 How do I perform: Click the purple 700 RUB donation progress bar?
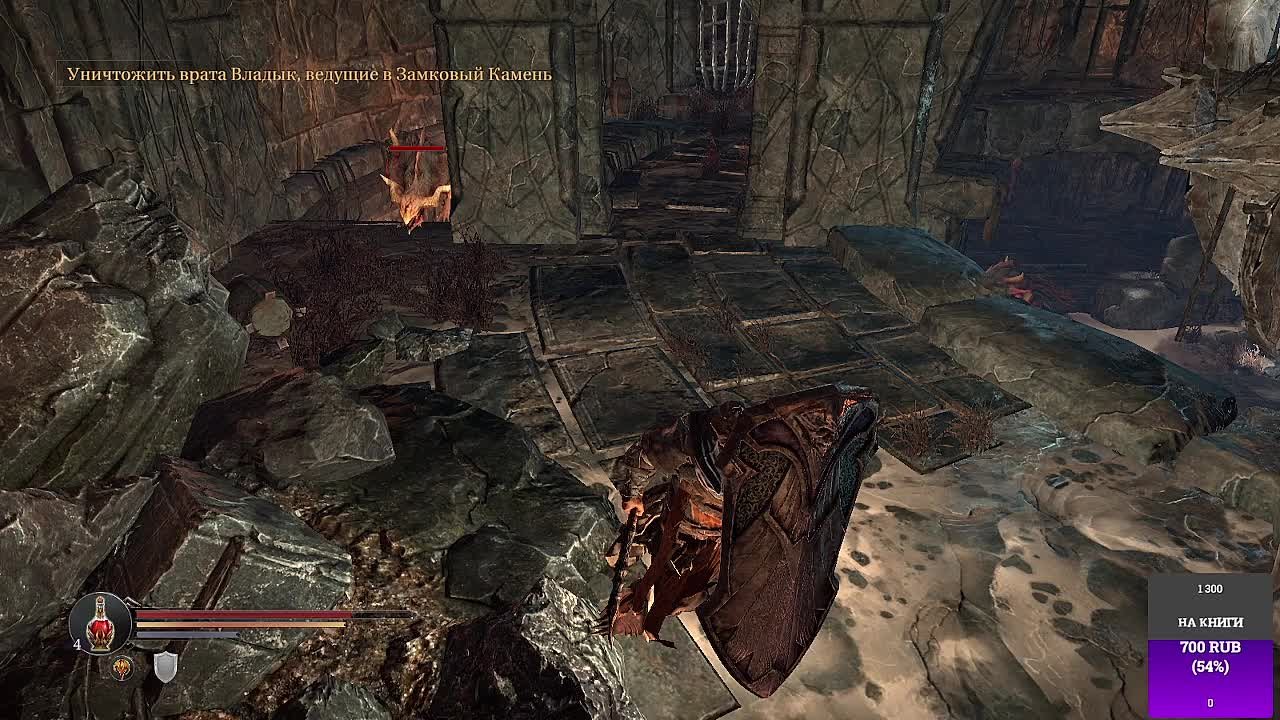pos(1210,680)
